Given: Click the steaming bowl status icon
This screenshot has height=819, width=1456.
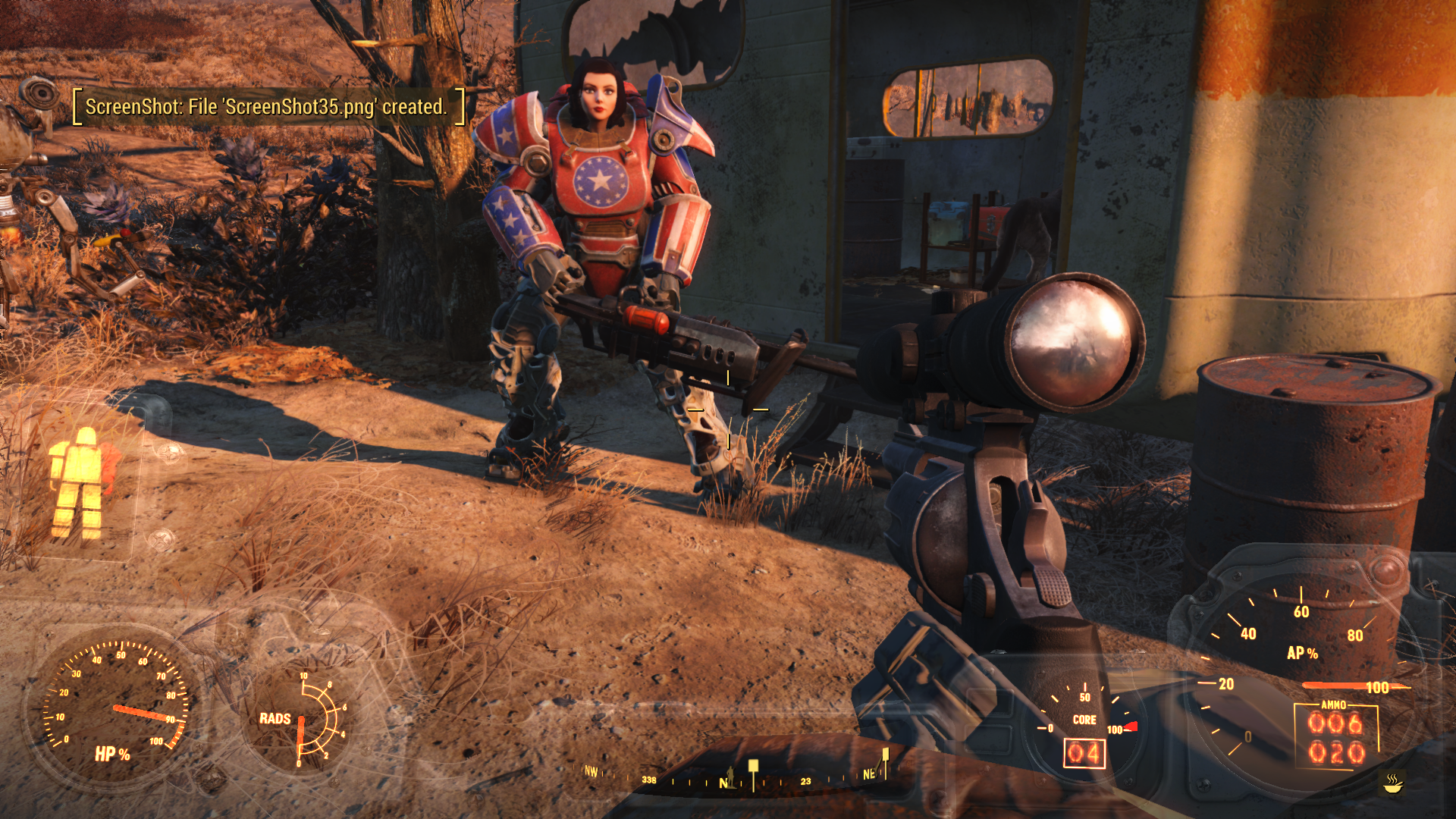Looking at the screenshot, I should [x=1393, y=783].
